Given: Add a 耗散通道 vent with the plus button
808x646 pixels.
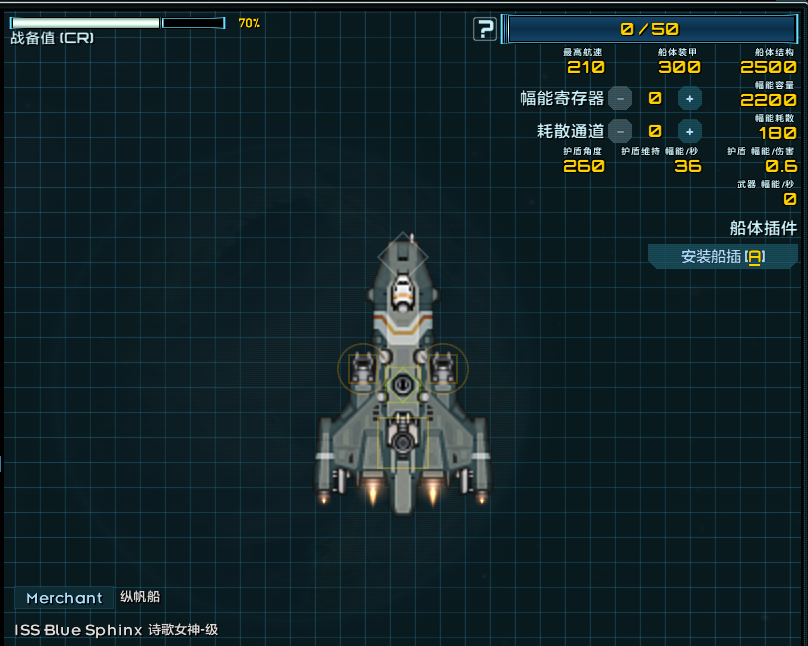Looking at the screenshot, I should (x=689, y=130).
